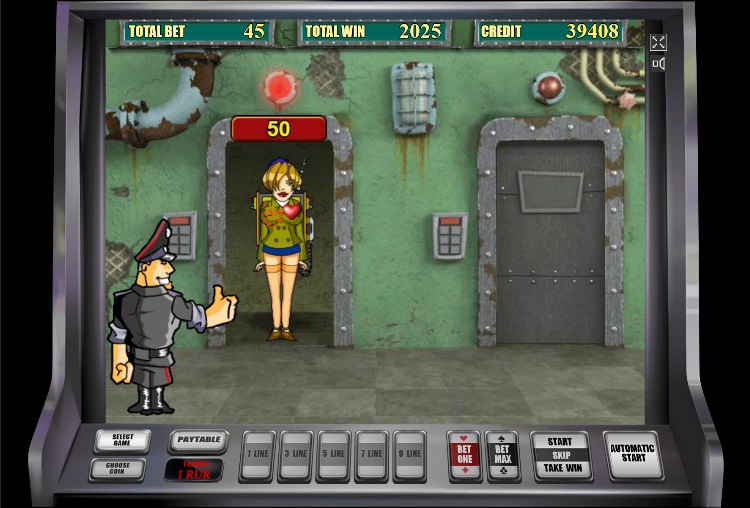Pick the 7 Line button

pos(371,455)
